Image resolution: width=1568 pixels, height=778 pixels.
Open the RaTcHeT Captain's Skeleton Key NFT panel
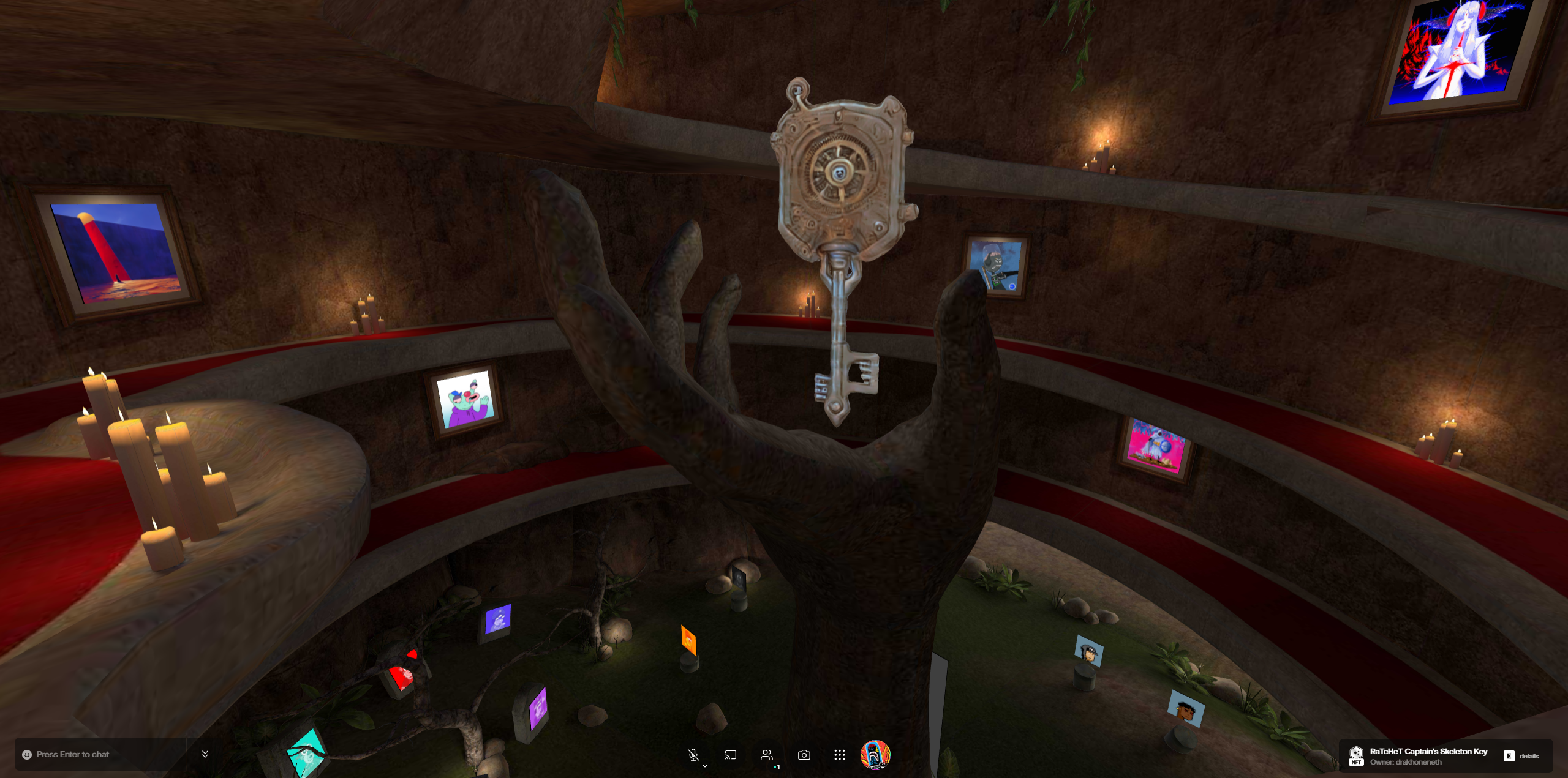coord(1428,756)
